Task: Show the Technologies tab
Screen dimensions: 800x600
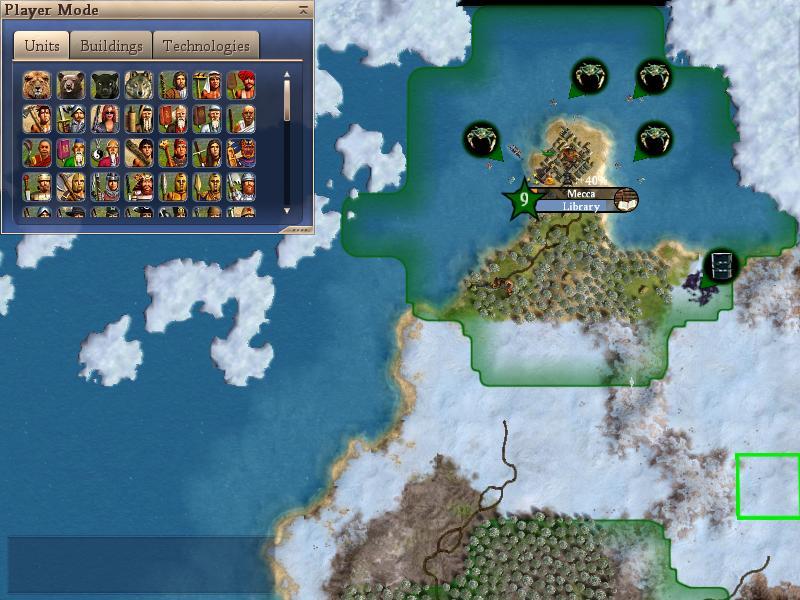Action: [206, 46]
